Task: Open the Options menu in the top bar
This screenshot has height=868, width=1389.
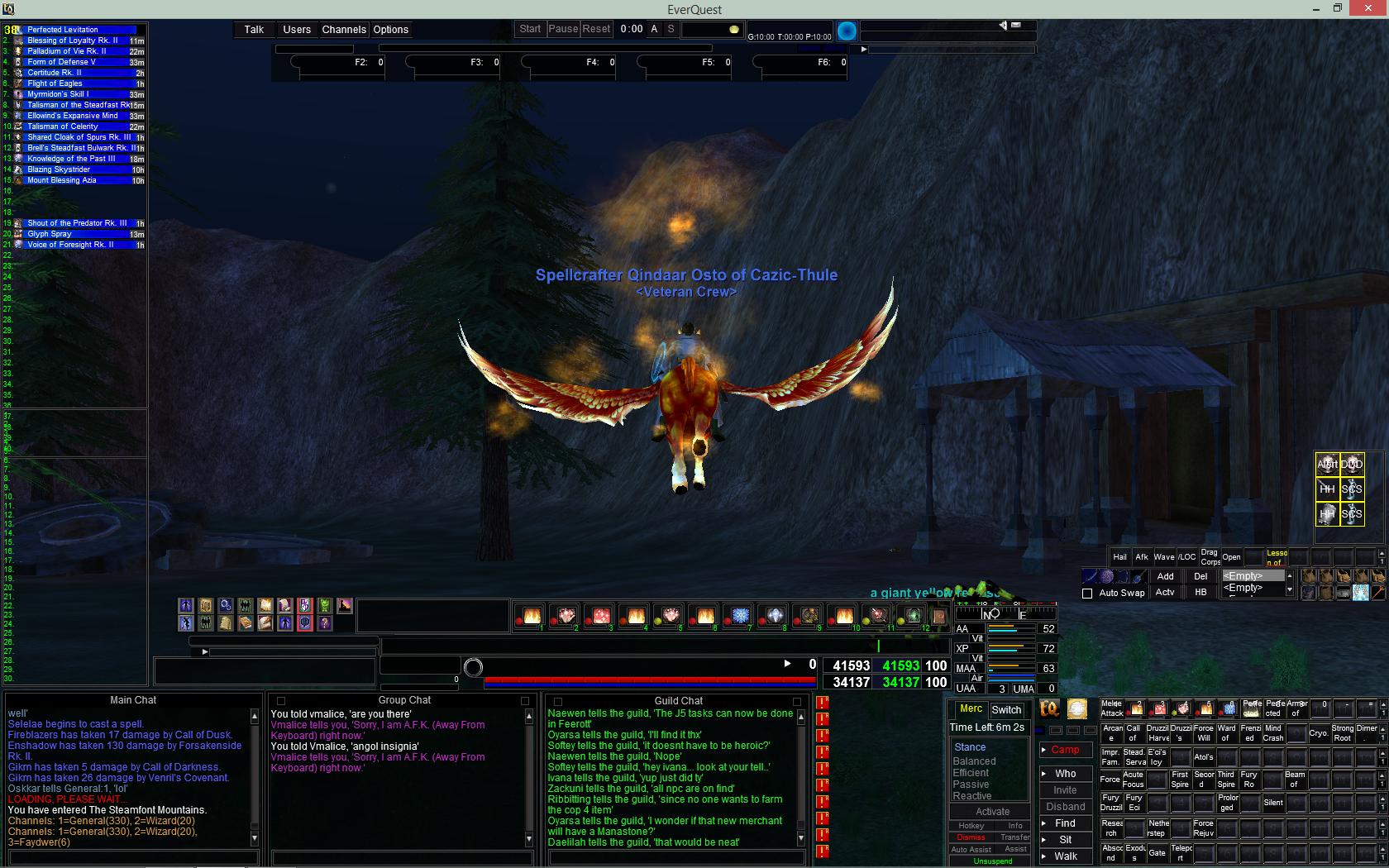Action: 390,29
